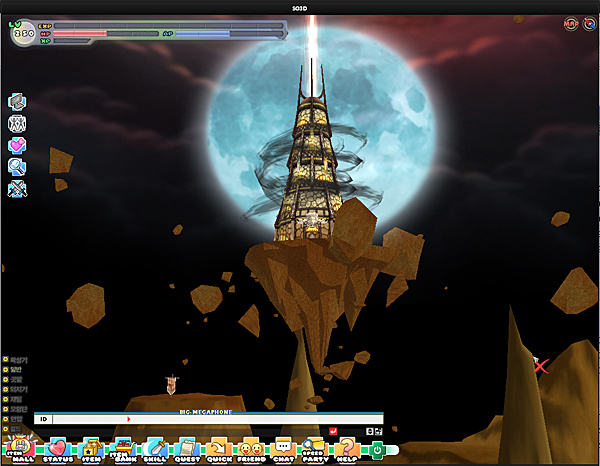This screenshot has width=600, height=466.
Task: Open the Quick slot menu
Action: 218,449
